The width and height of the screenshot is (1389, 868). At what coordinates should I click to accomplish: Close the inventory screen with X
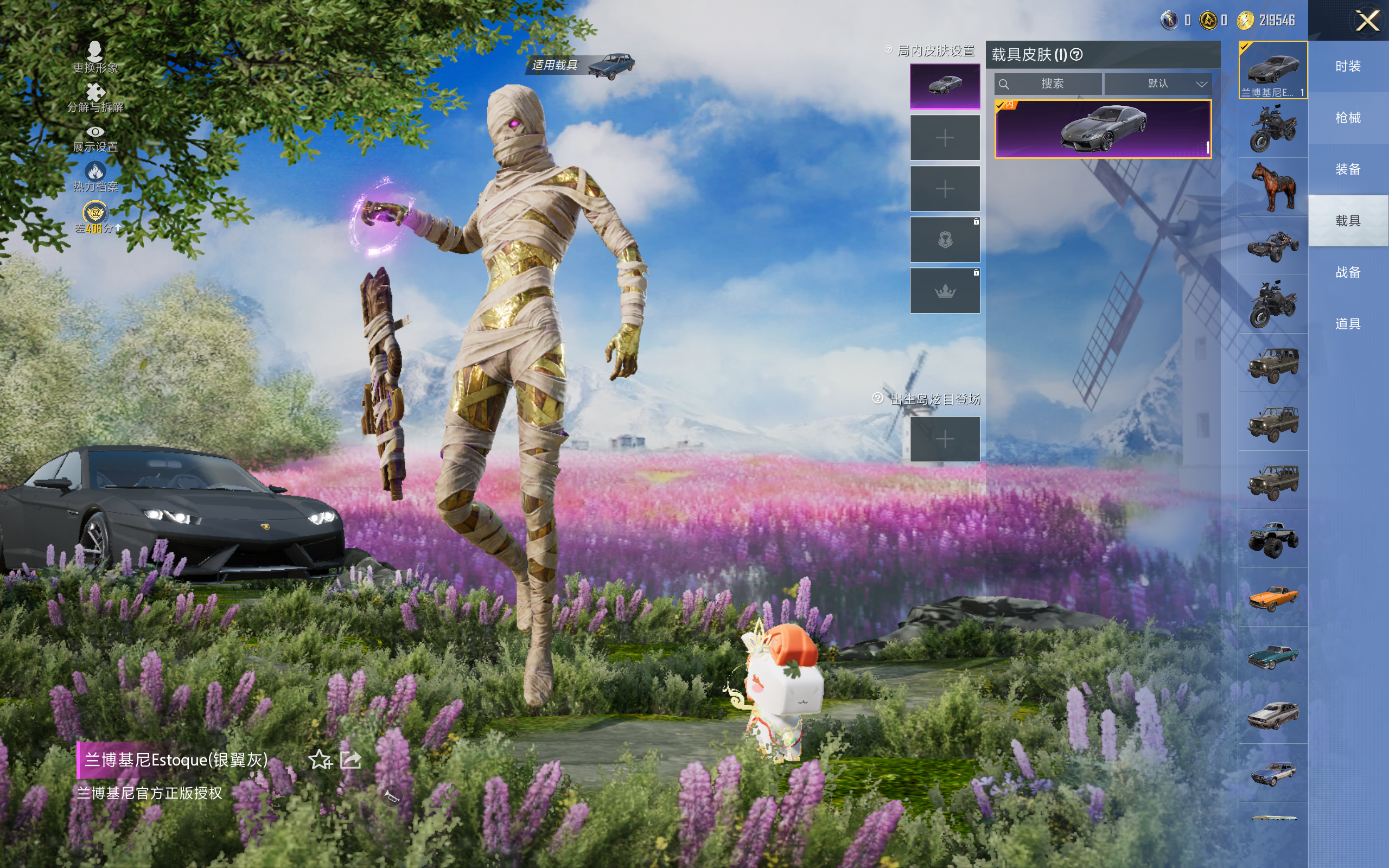point(1367,21)
